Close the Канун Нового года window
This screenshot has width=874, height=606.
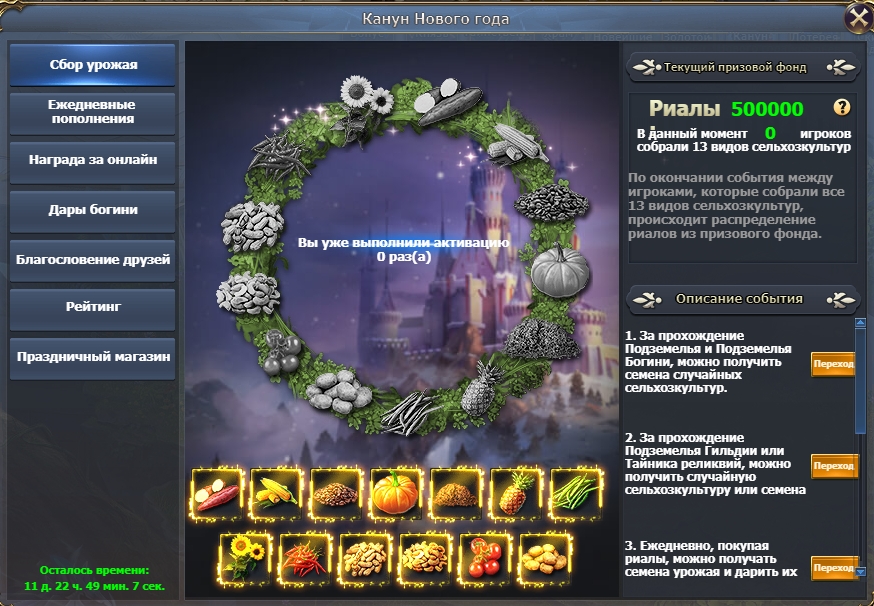857,18
